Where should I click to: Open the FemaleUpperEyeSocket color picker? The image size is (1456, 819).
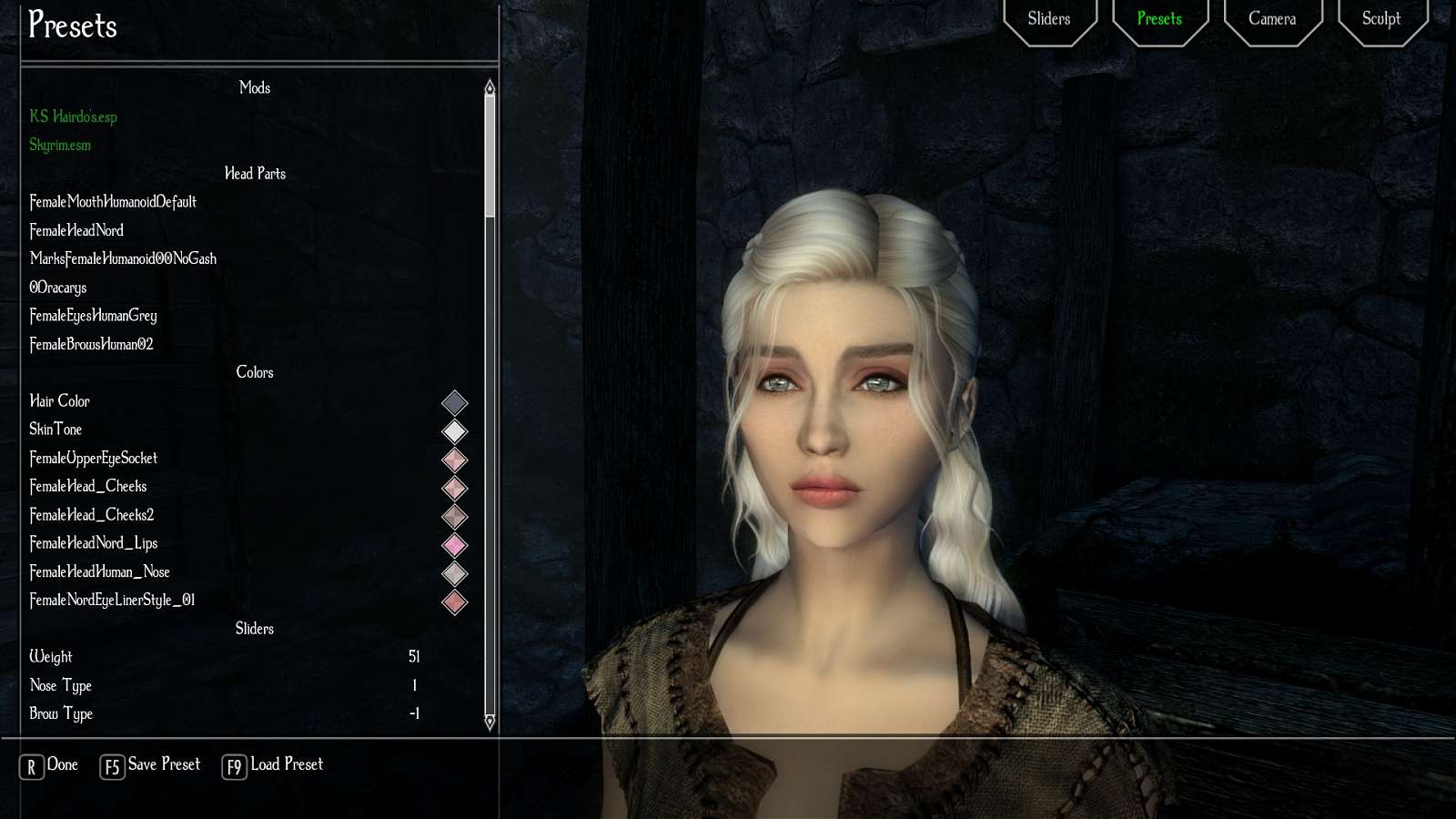click(x=455, y=460)
